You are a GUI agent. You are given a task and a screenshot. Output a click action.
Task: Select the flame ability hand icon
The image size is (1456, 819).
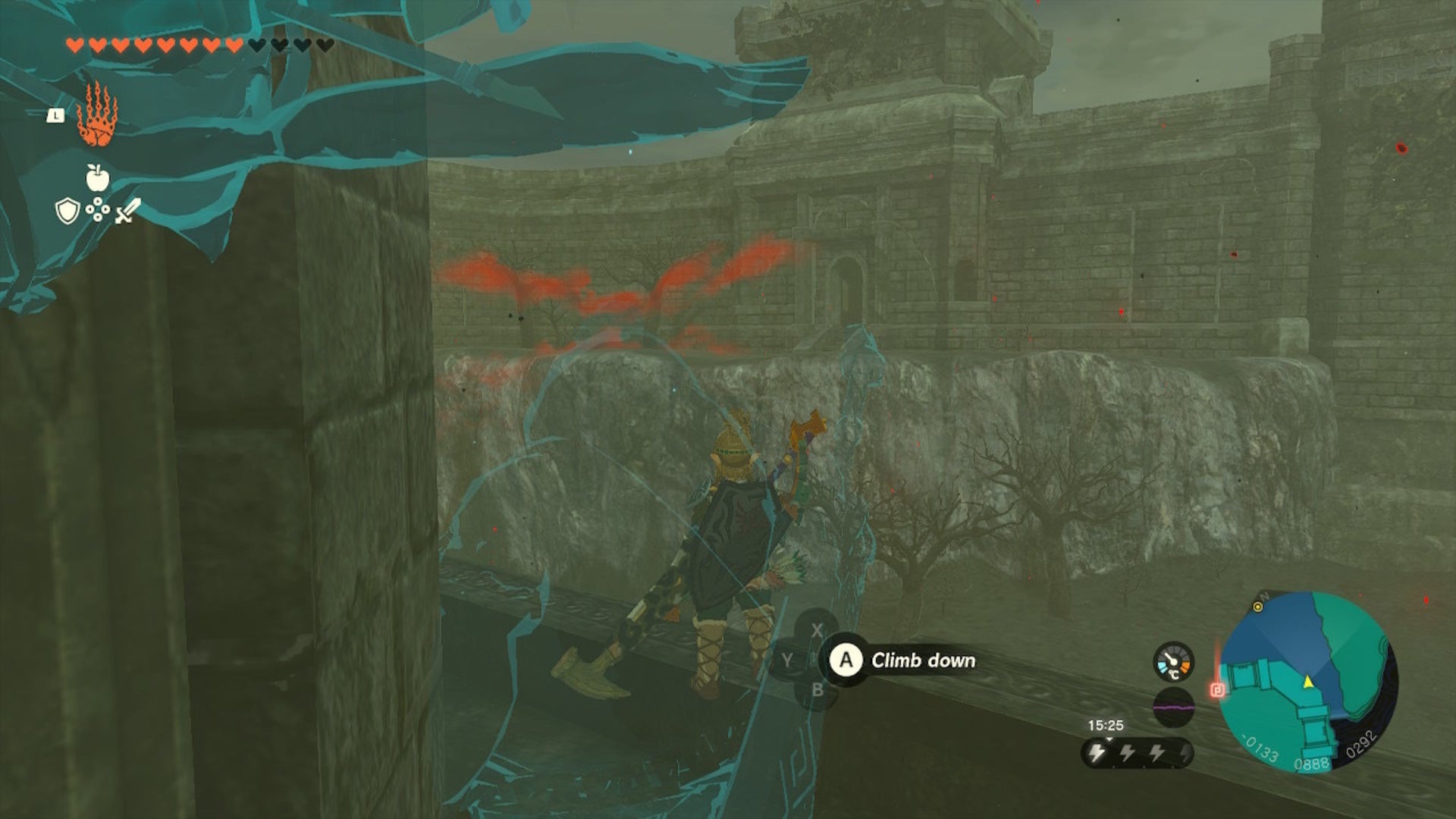(99, 115)
